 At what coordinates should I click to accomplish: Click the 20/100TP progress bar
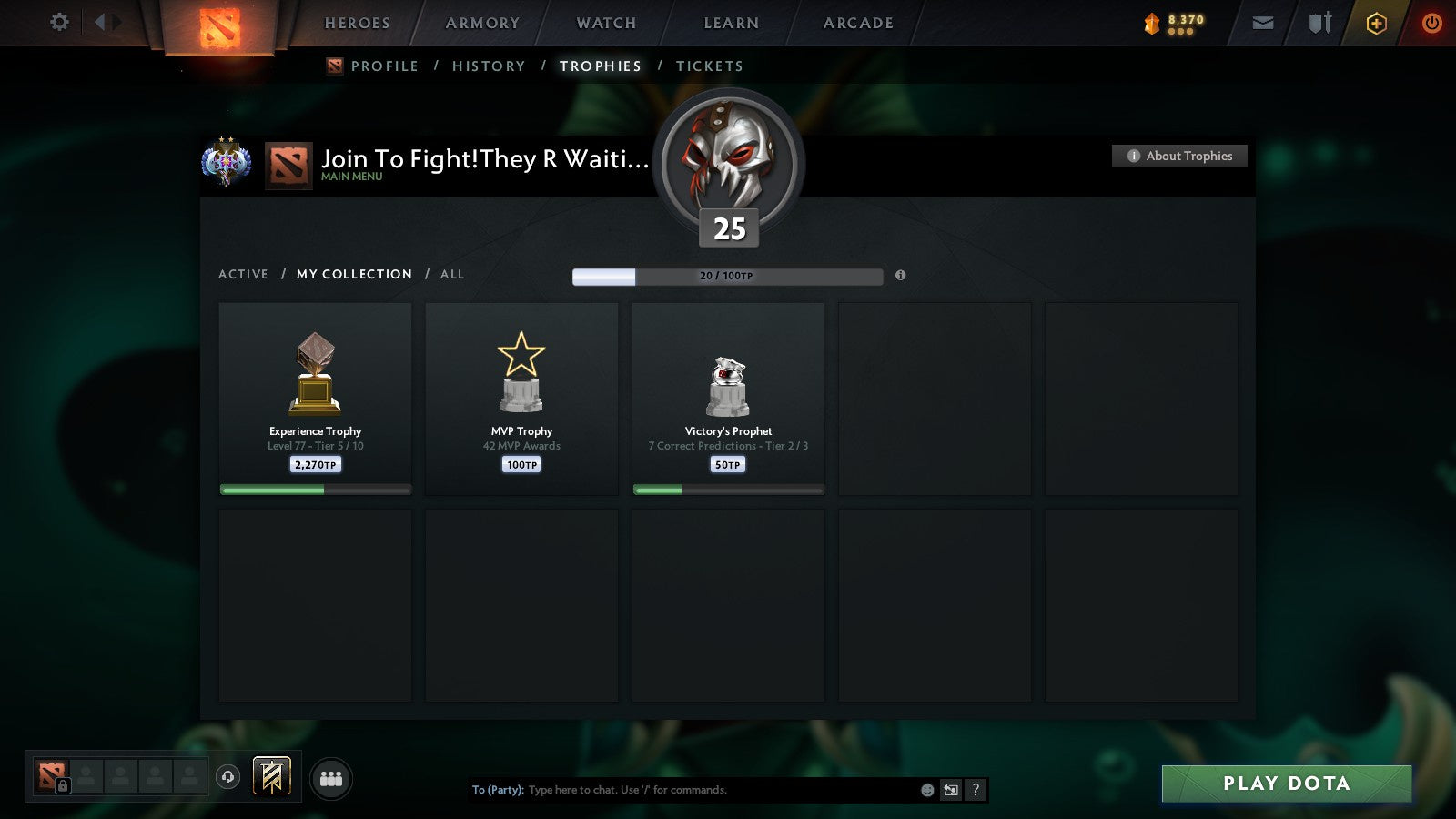click(x=726, y=276)
